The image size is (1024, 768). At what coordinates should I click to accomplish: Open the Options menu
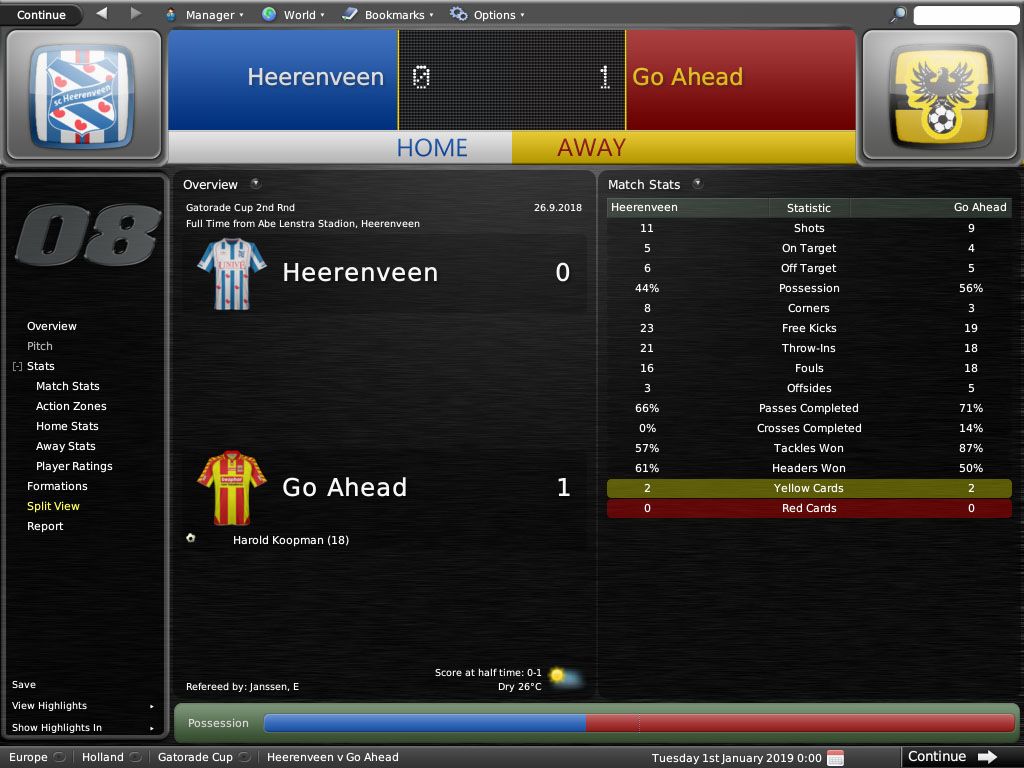(486, 15)
